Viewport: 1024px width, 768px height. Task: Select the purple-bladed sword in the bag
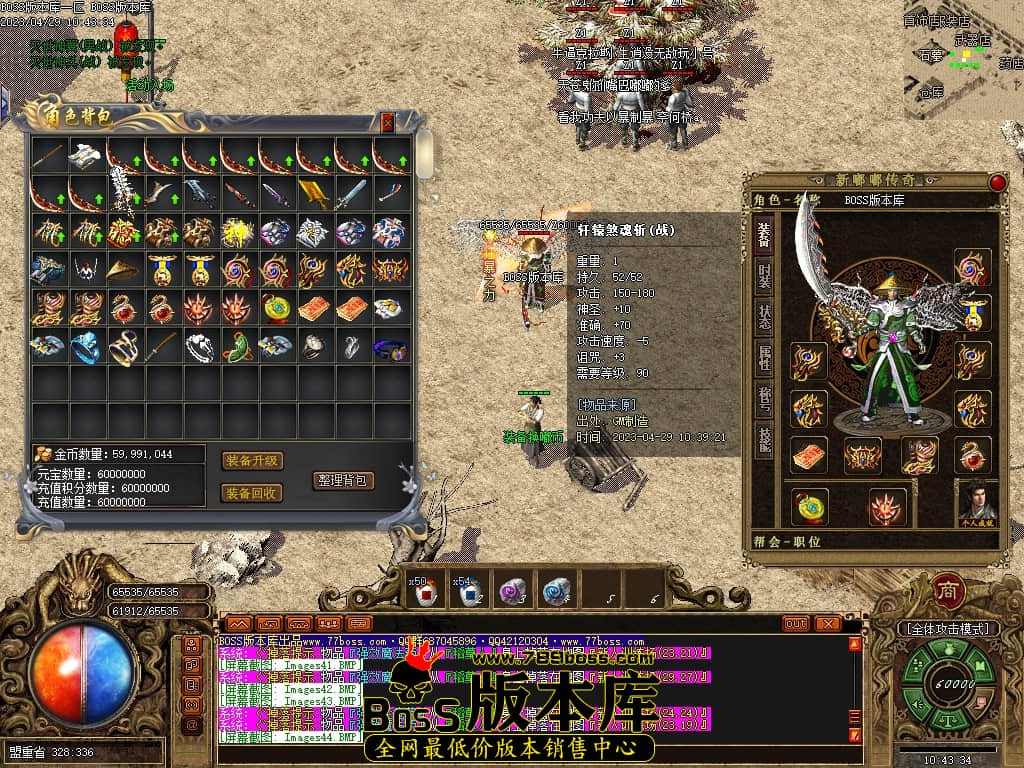click(276, 194)
